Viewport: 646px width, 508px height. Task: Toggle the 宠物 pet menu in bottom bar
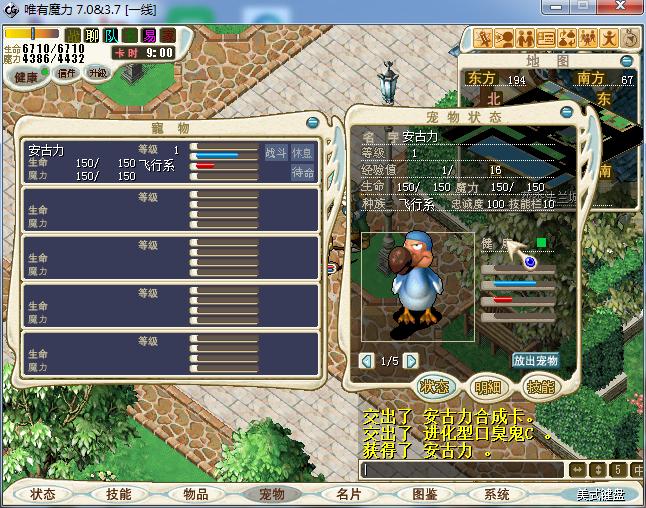click(271, 494)
